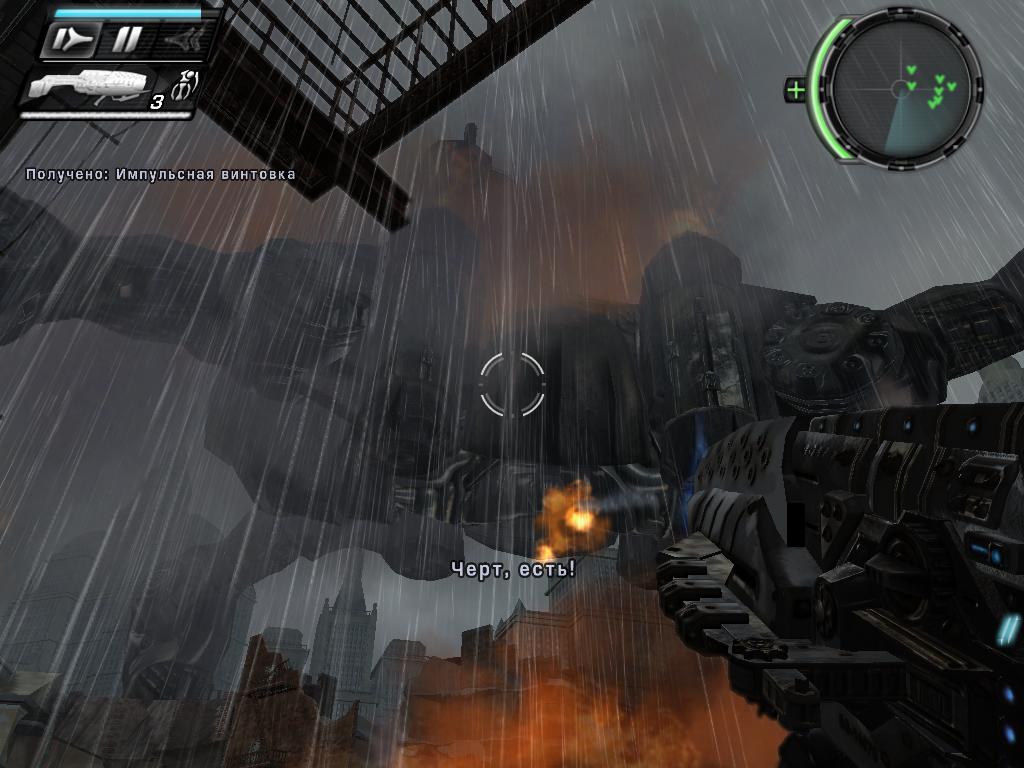
Task: Select the grenade icon beside the weapon
Action: [185, 85]
